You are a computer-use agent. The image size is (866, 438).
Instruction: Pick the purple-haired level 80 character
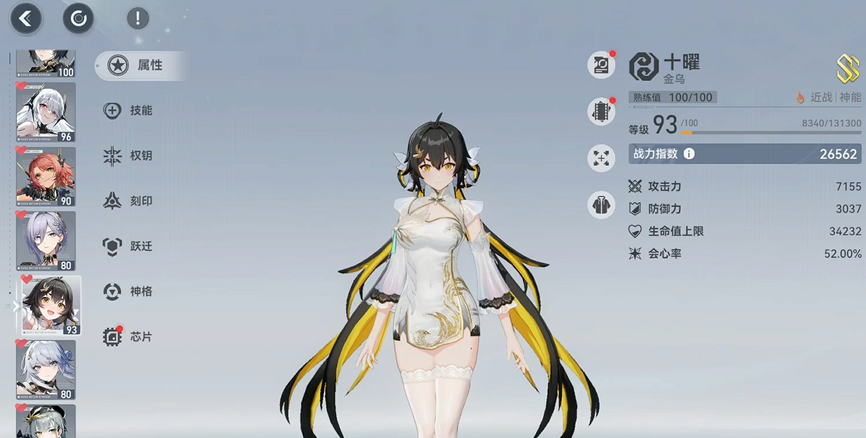(x=46, y=241)
